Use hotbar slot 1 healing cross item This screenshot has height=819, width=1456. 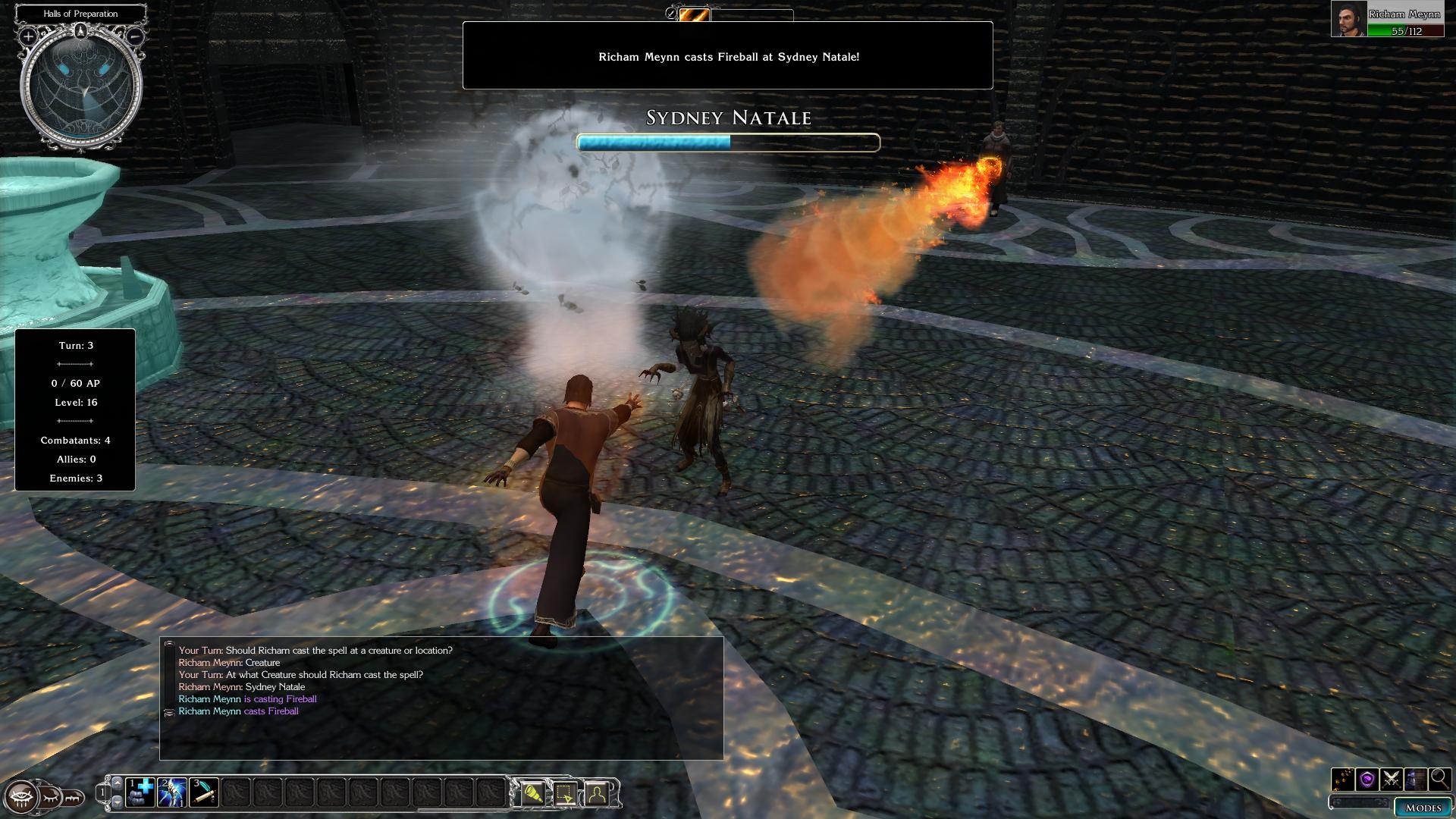tap(141, 792)
